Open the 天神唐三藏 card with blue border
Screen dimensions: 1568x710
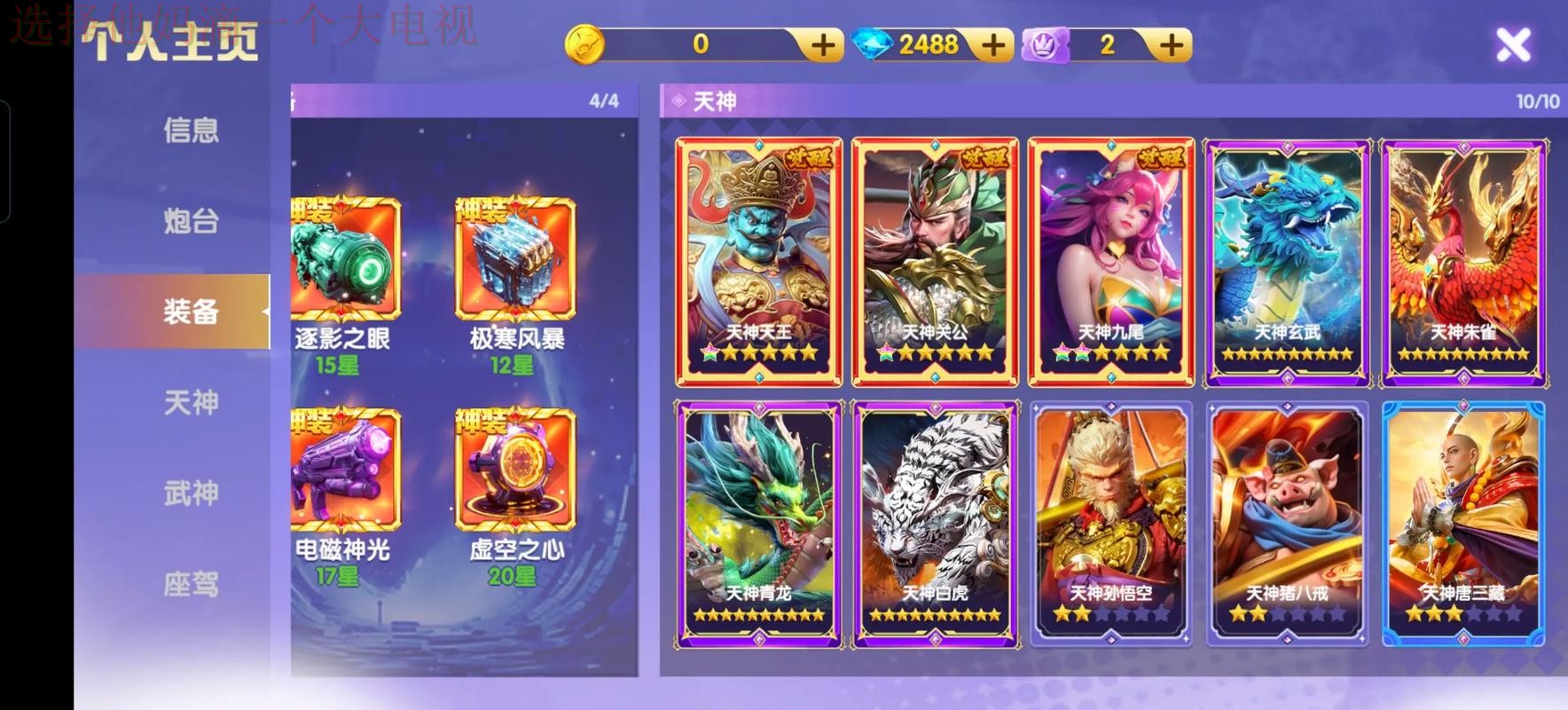(1462, 524)
